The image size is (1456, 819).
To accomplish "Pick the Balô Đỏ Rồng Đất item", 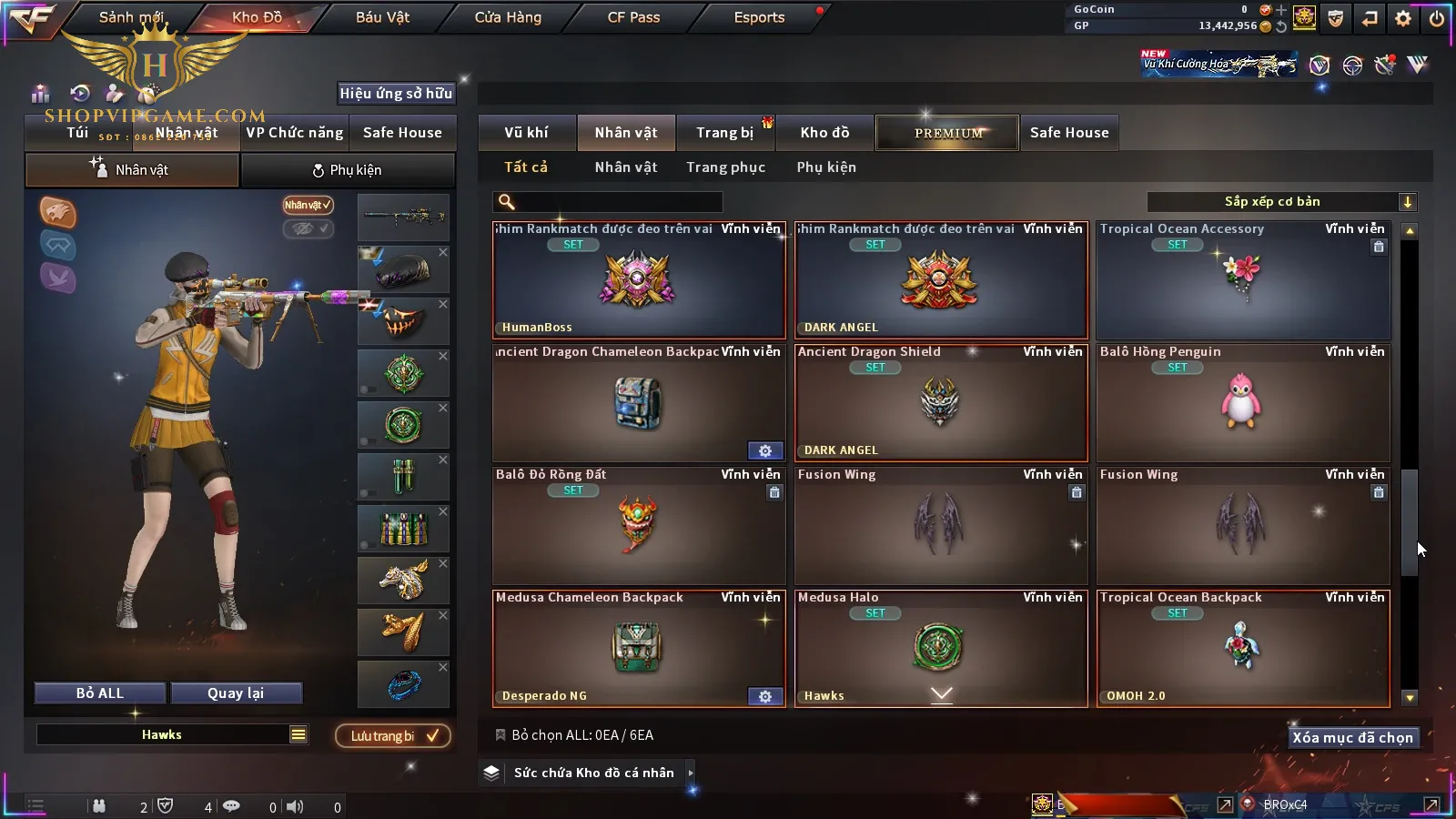I will pyautogui.click(x=638, y=526).
